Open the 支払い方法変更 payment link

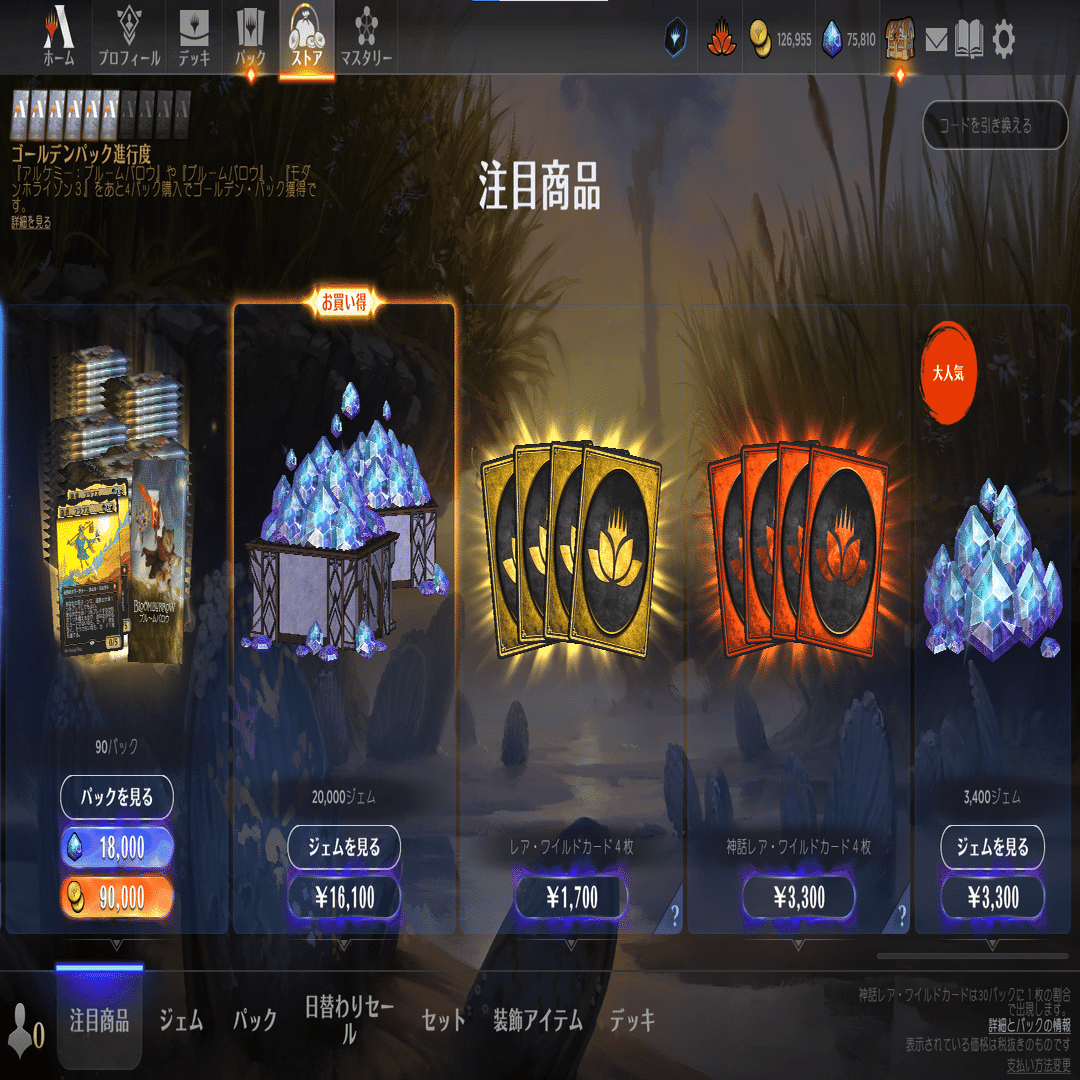[x=1038, y=1064]
